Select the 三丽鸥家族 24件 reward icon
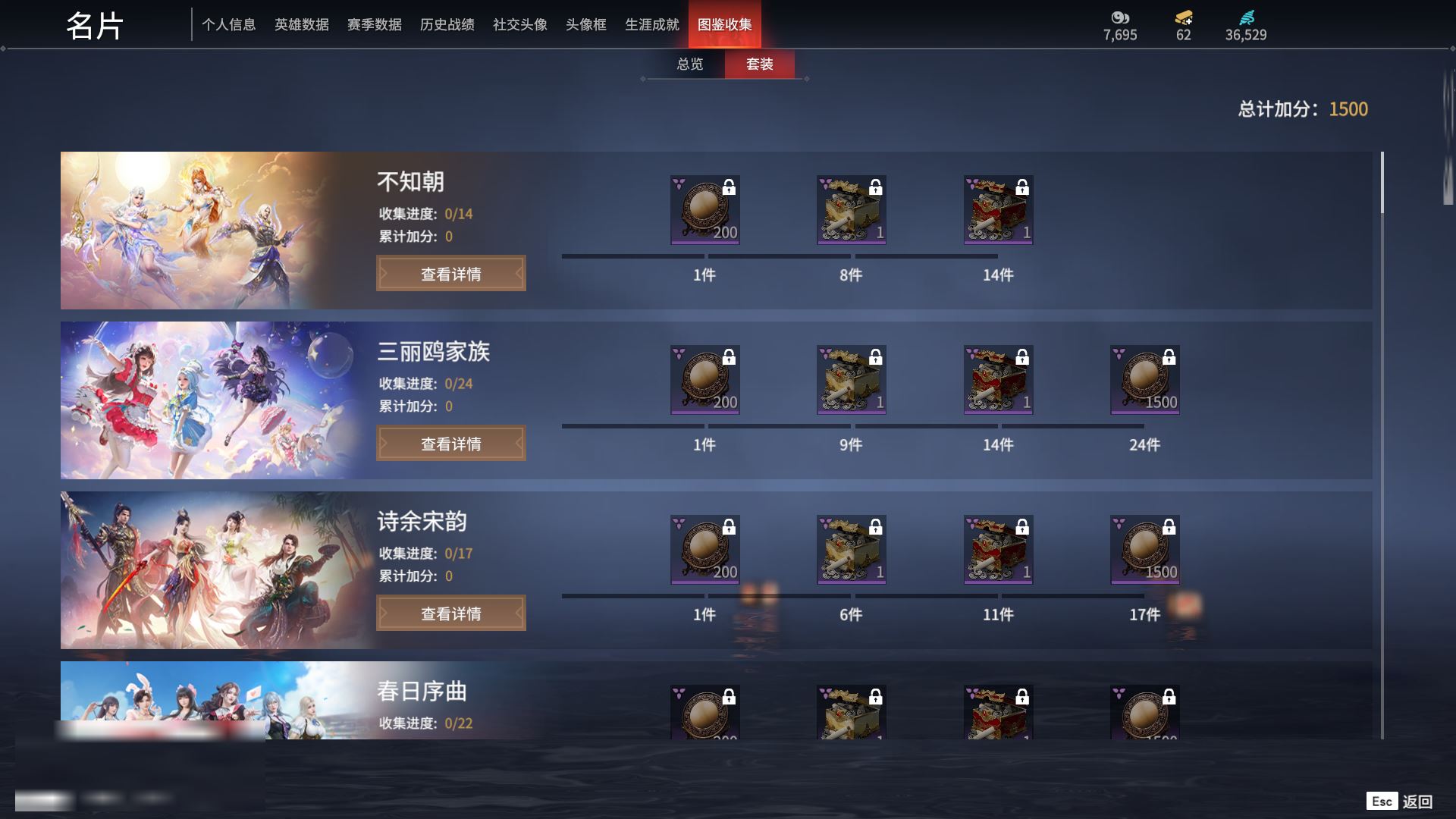 pyautogui.click(x=1144, y=380)
